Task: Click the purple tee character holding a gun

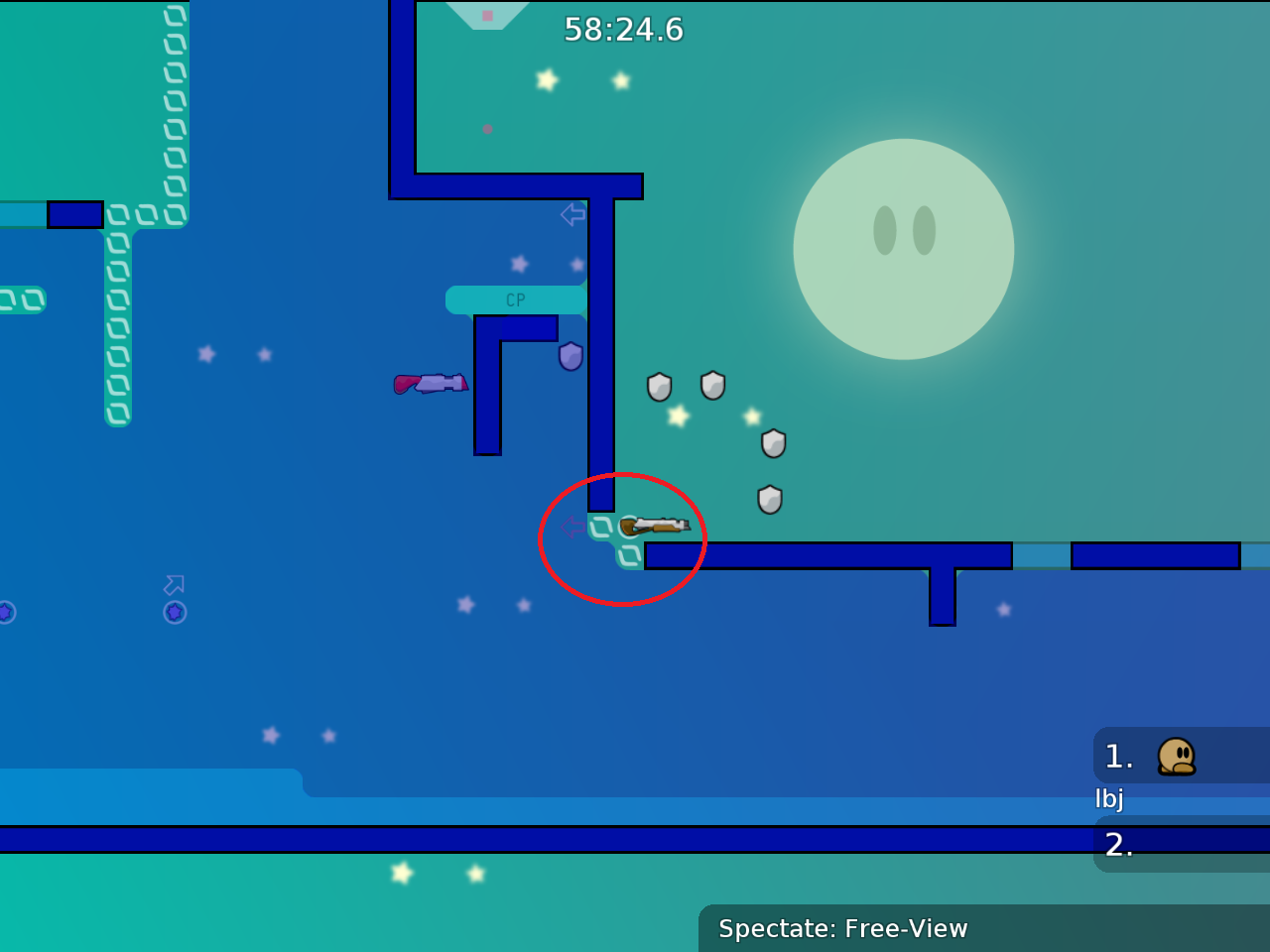Action: click(433, 384)
